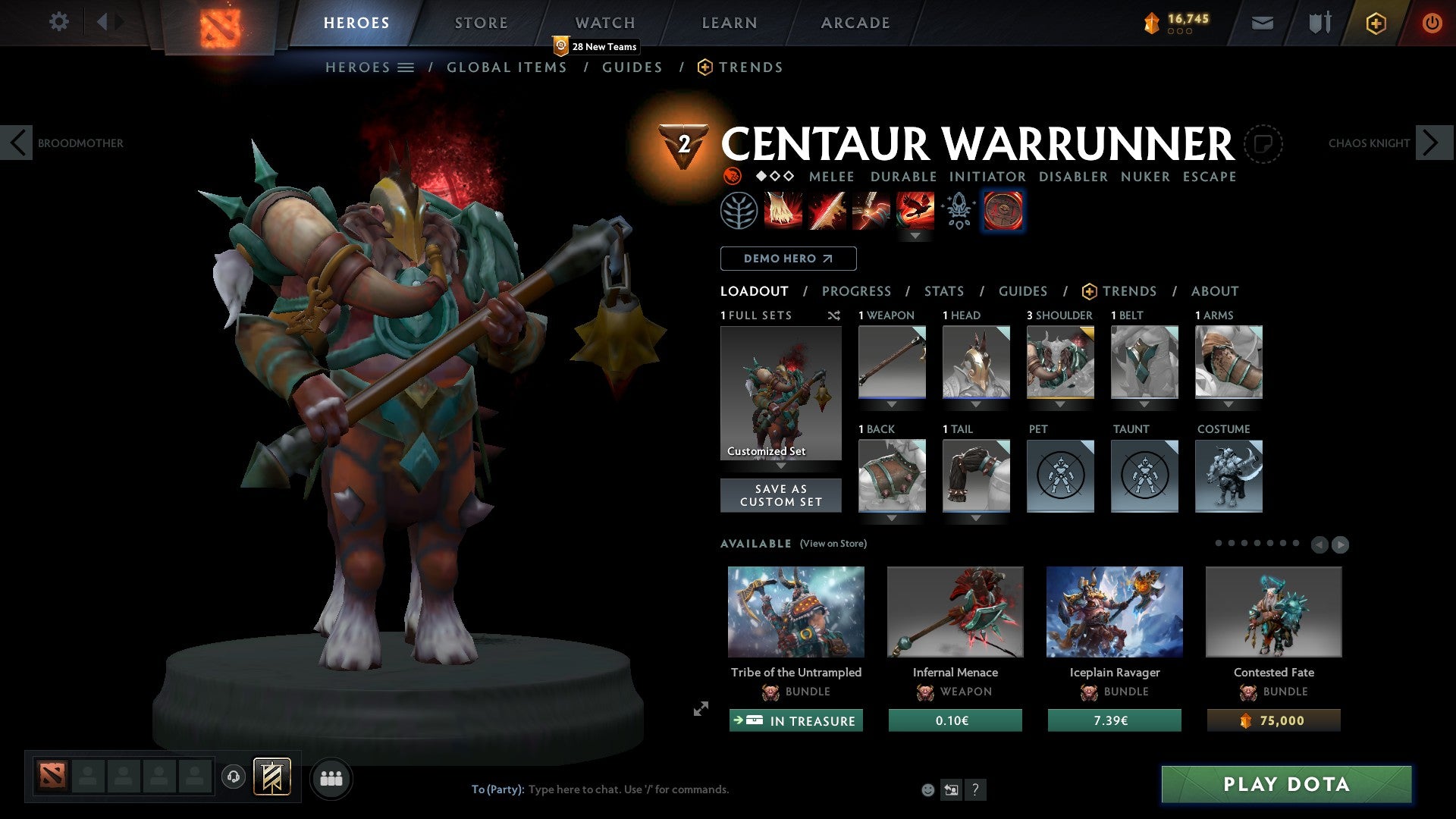Select the Aghanim's Shard upgrade icon
1456x819 pixels.
(958, 211)
